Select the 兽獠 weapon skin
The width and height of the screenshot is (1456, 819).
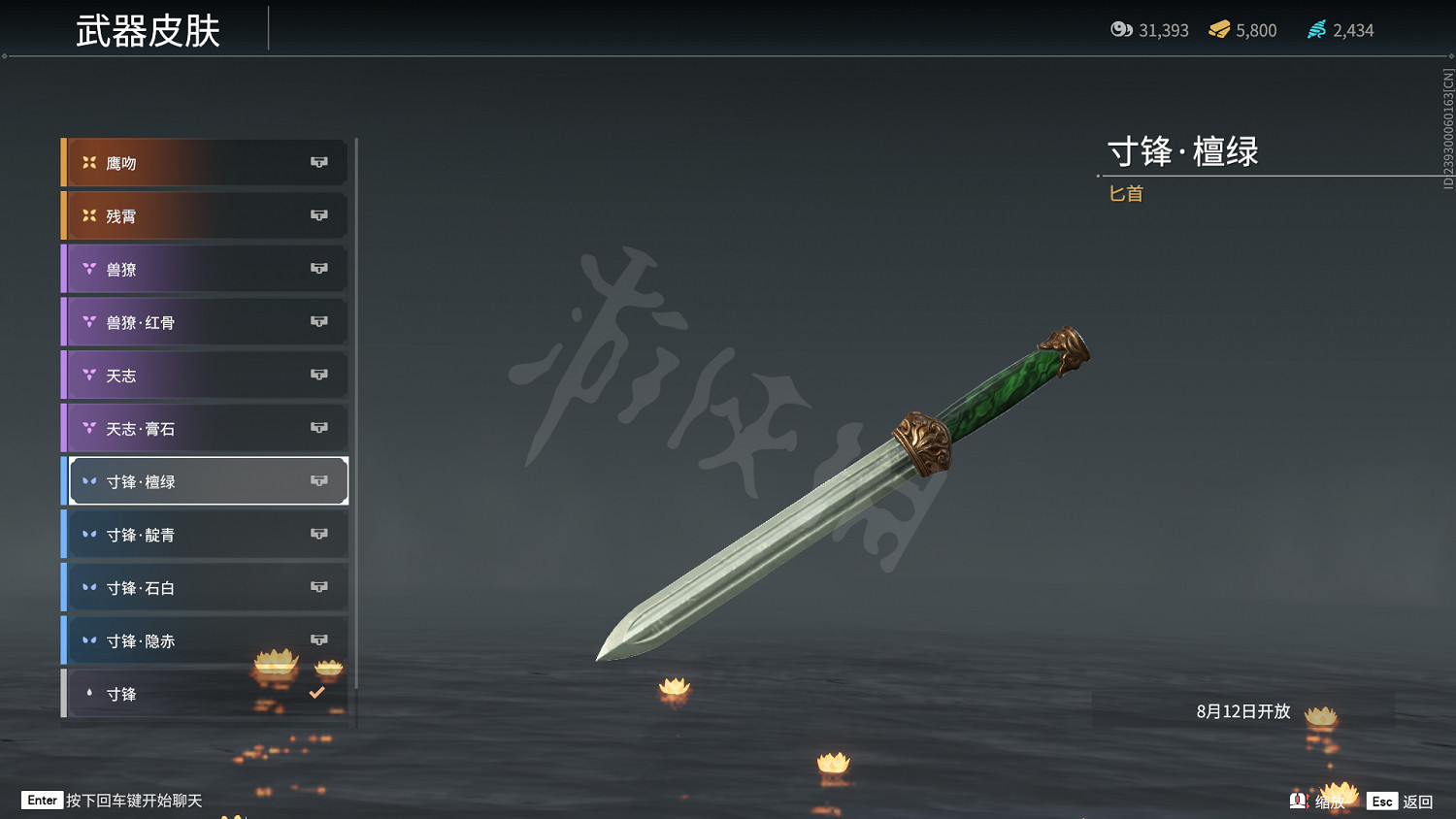tap(175, 269)
